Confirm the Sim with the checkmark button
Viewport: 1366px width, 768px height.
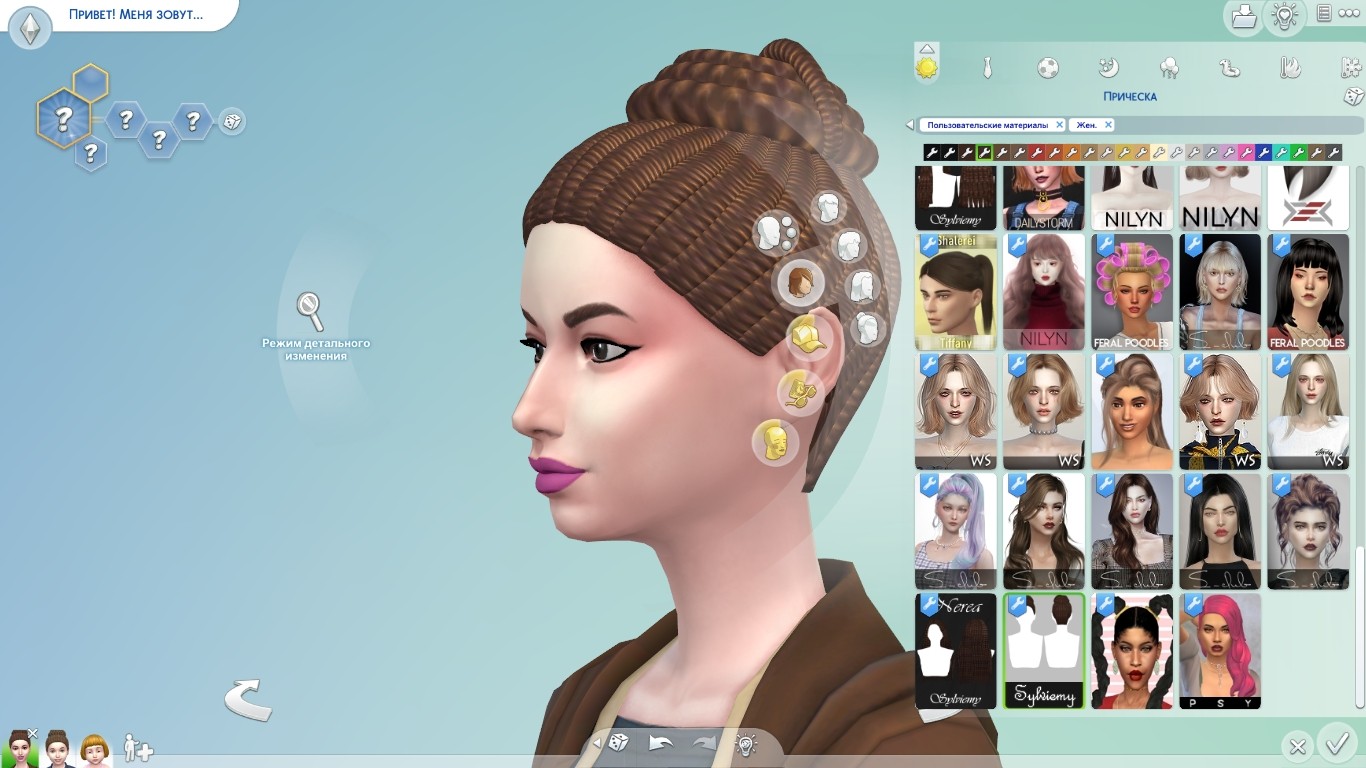click(x=1336, y=744)
